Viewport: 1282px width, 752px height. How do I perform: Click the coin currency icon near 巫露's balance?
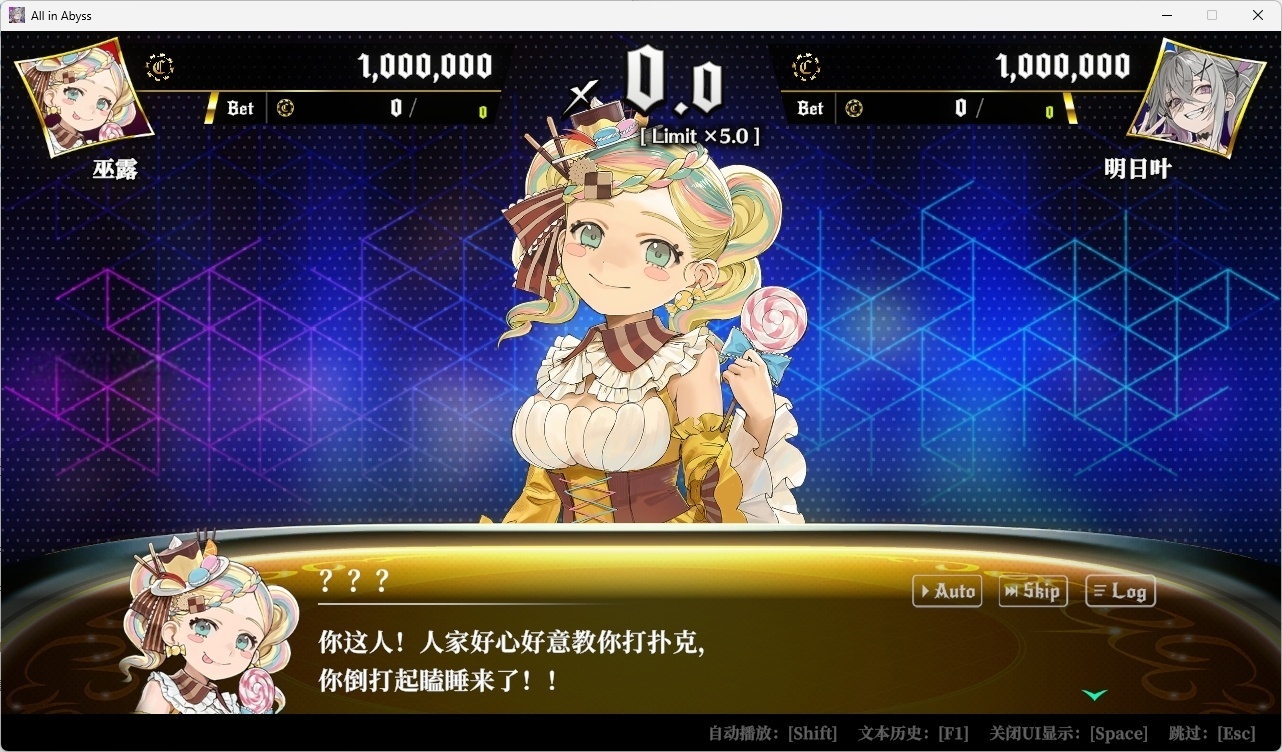click(160, 66)
